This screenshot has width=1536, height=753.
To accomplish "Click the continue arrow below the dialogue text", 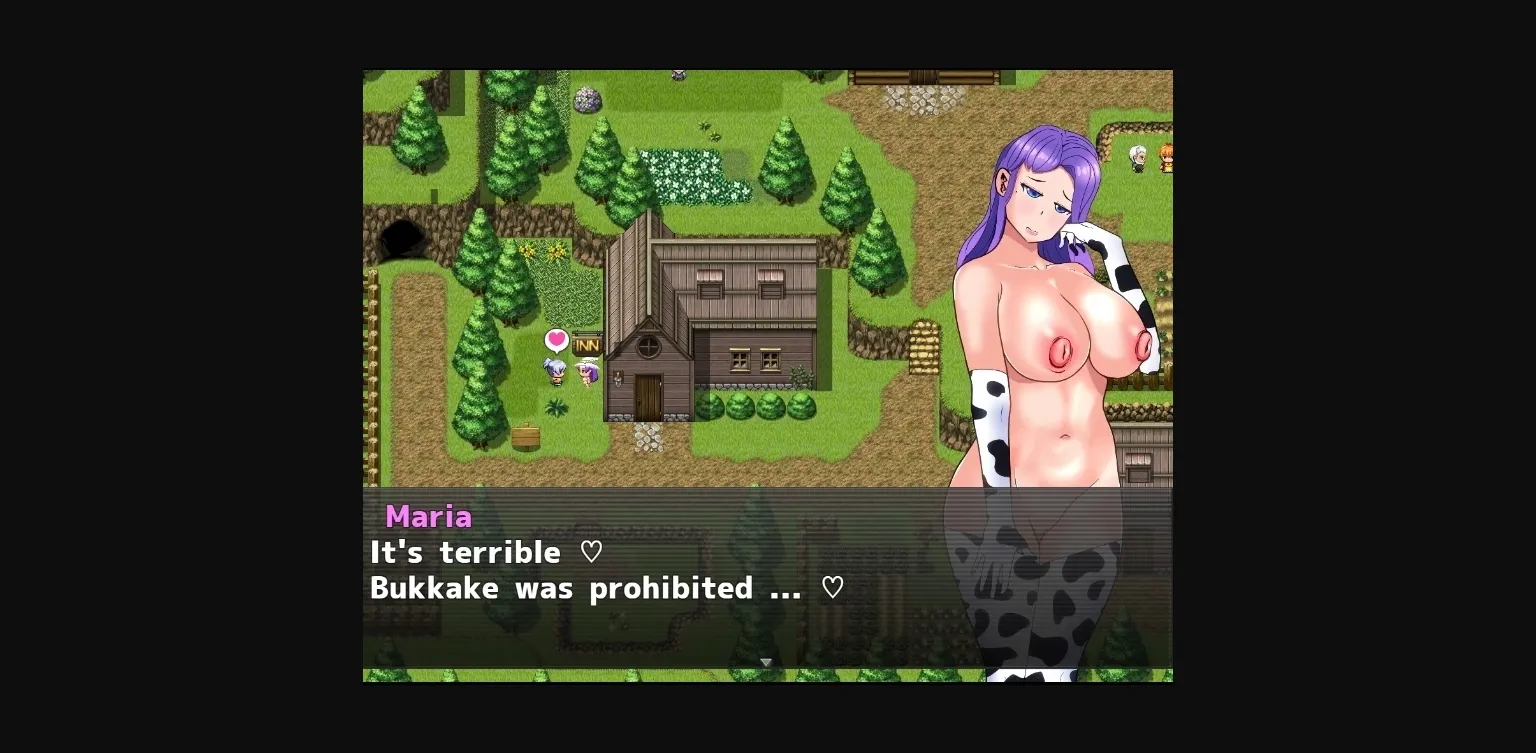I will click(x=766, y=662).
